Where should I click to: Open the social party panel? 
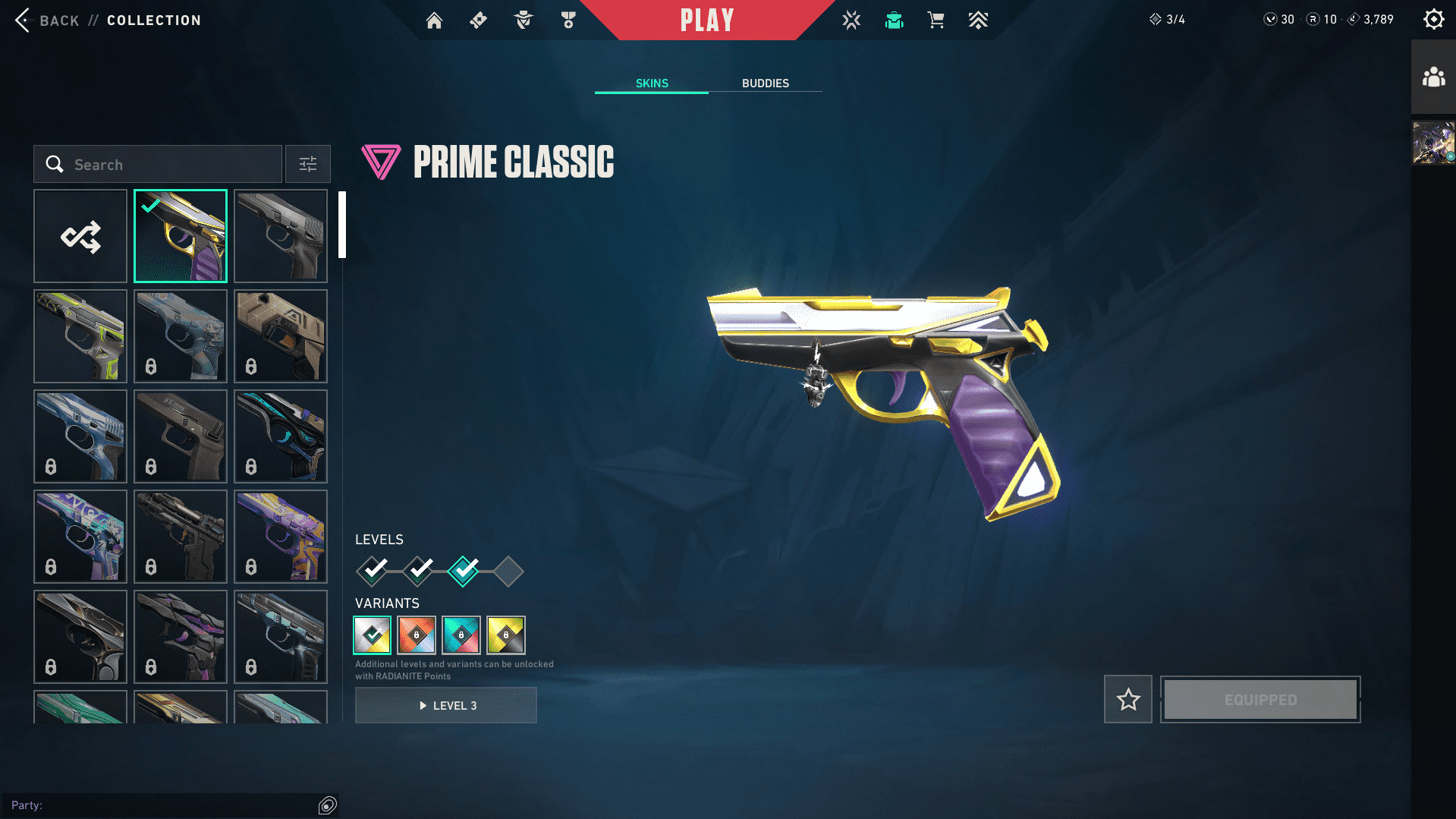[x=1433, y=77]
